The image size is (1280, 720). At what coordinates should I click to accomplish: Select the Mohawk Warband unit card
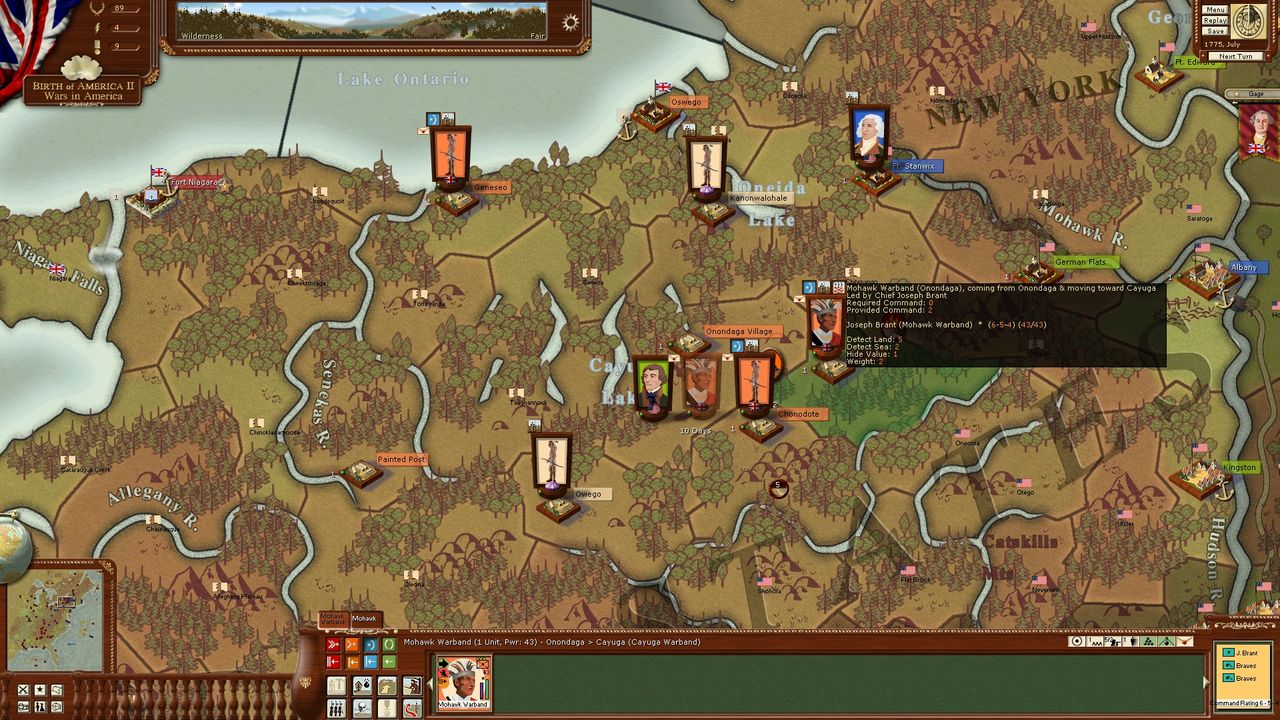465,682
